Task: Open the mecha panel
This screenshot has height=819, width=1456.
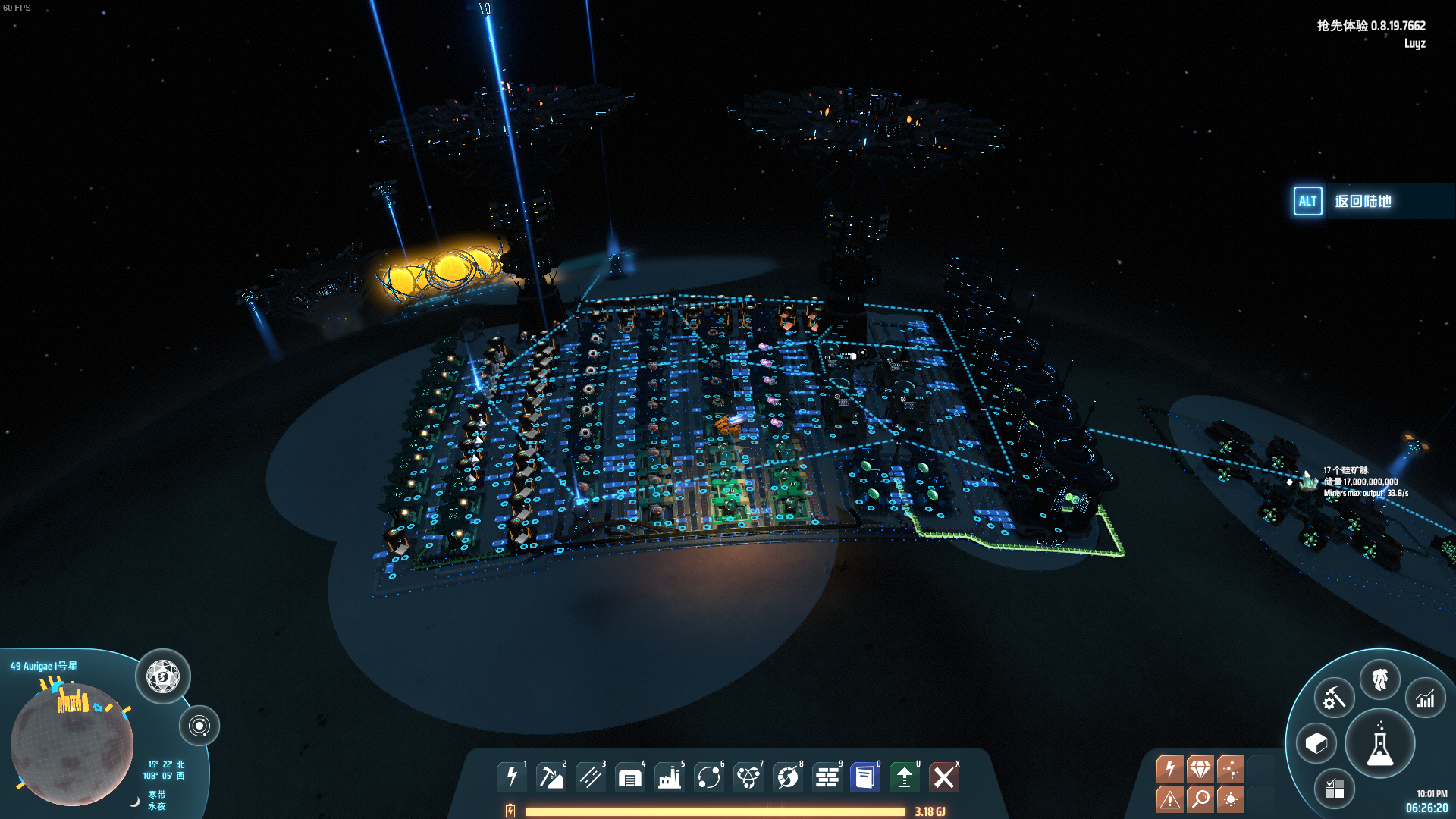Action: [x=1379, y=679]
